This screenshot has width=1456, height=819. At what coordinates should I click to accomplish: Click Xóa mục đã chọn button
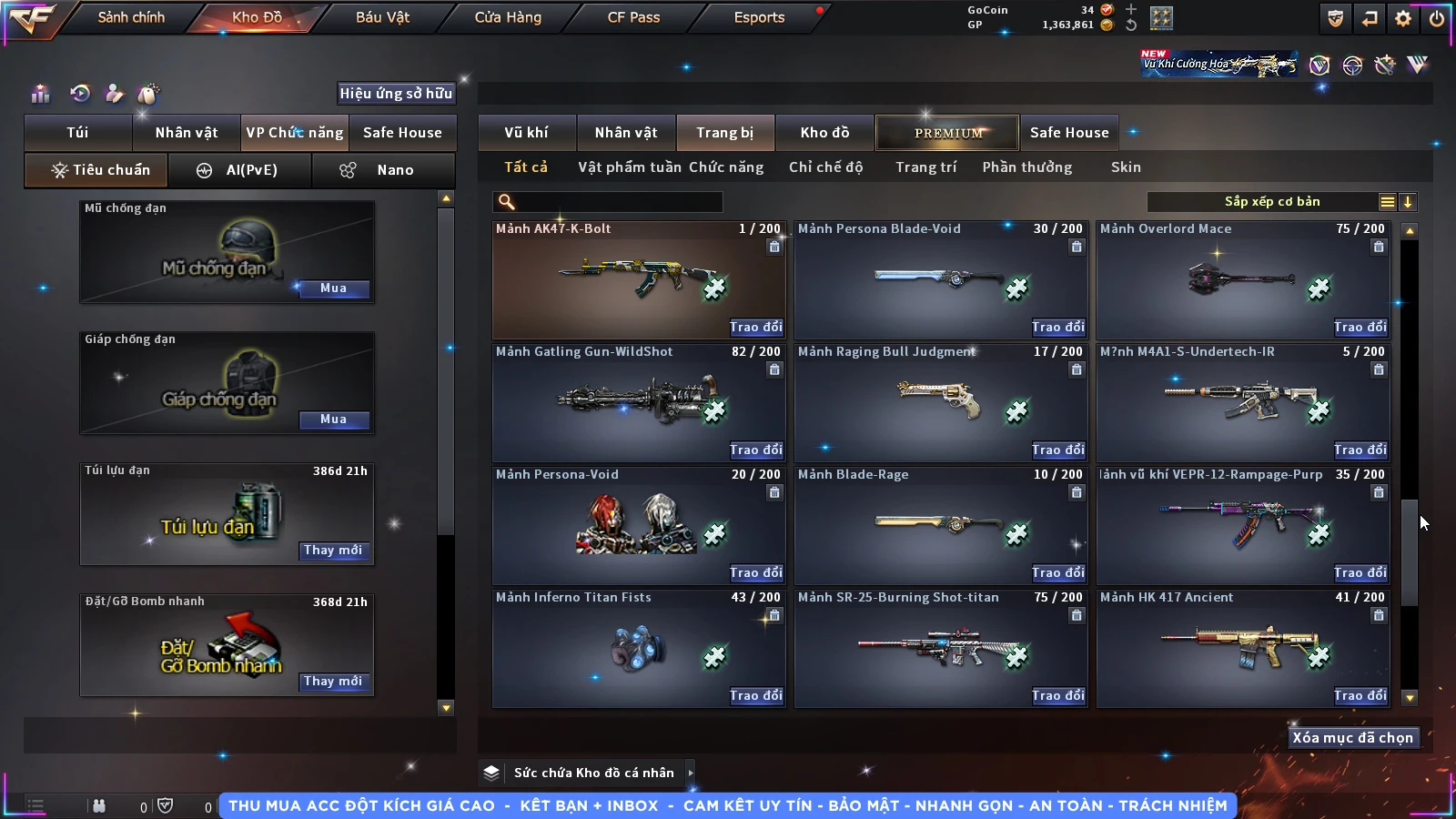[x=1352, y=738]
